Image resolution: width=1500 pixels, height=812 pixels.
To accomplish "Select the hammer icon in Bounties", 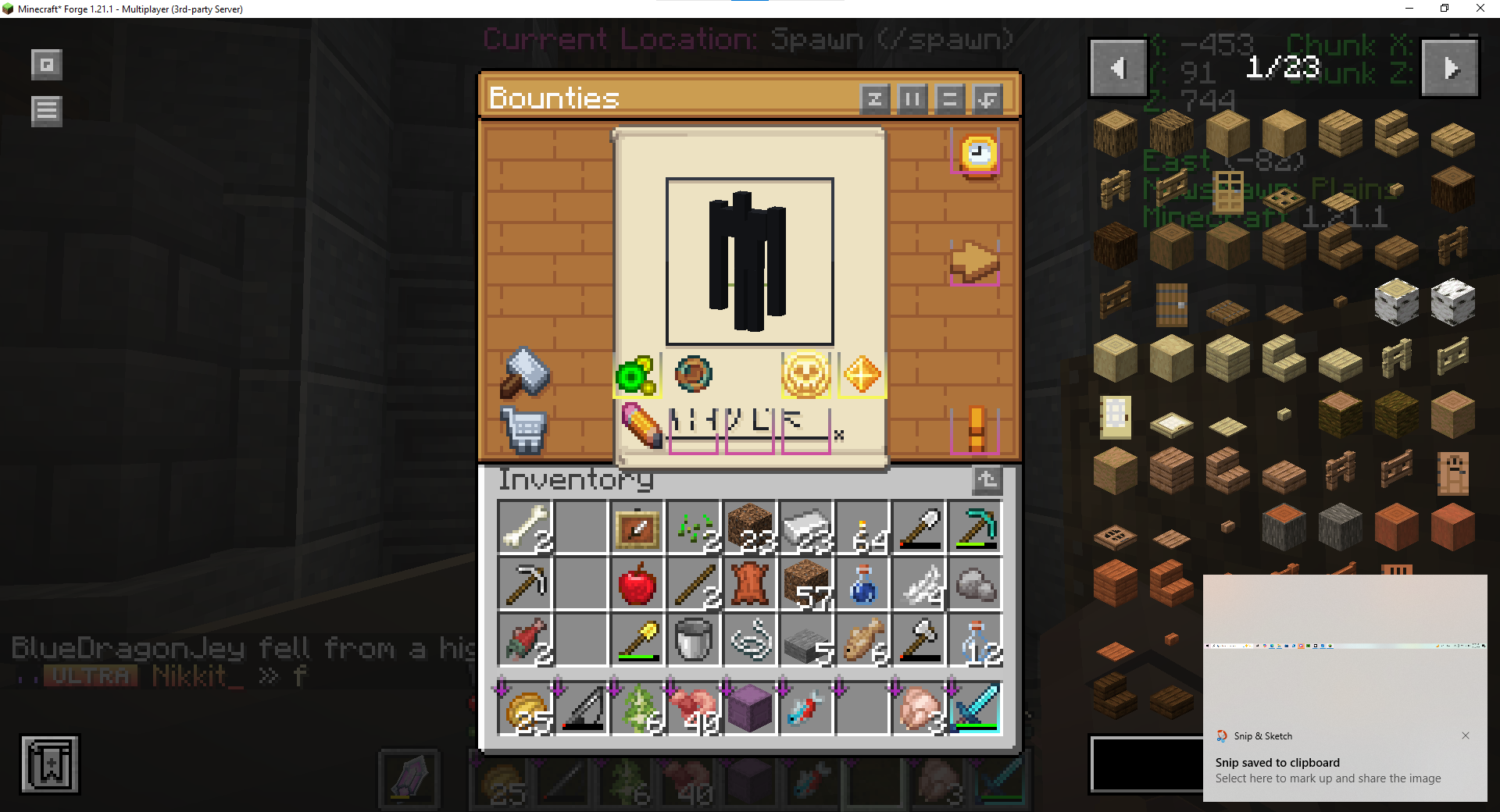I will [x=525, y=372].
